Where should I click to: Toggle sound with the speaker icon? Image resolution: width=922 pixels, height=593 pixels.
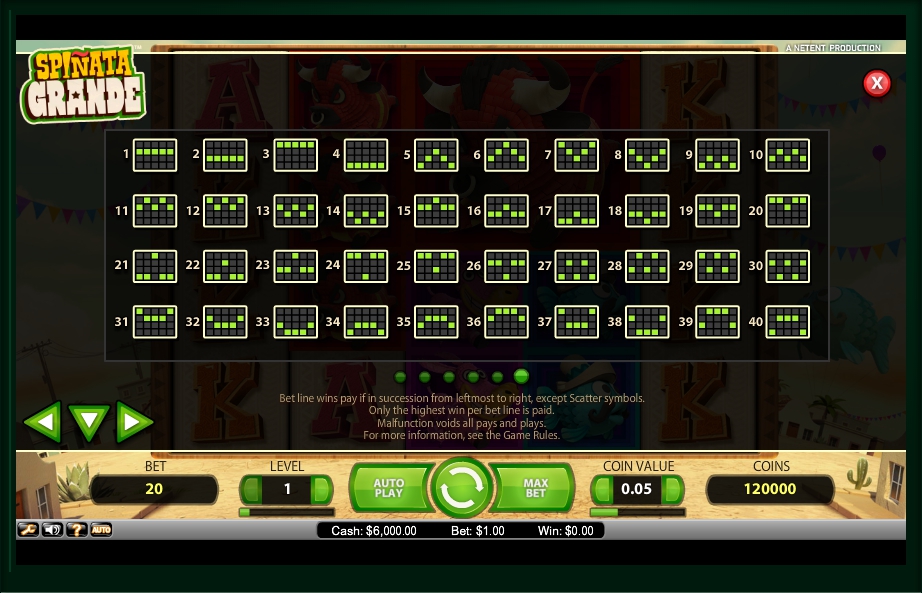52,529
